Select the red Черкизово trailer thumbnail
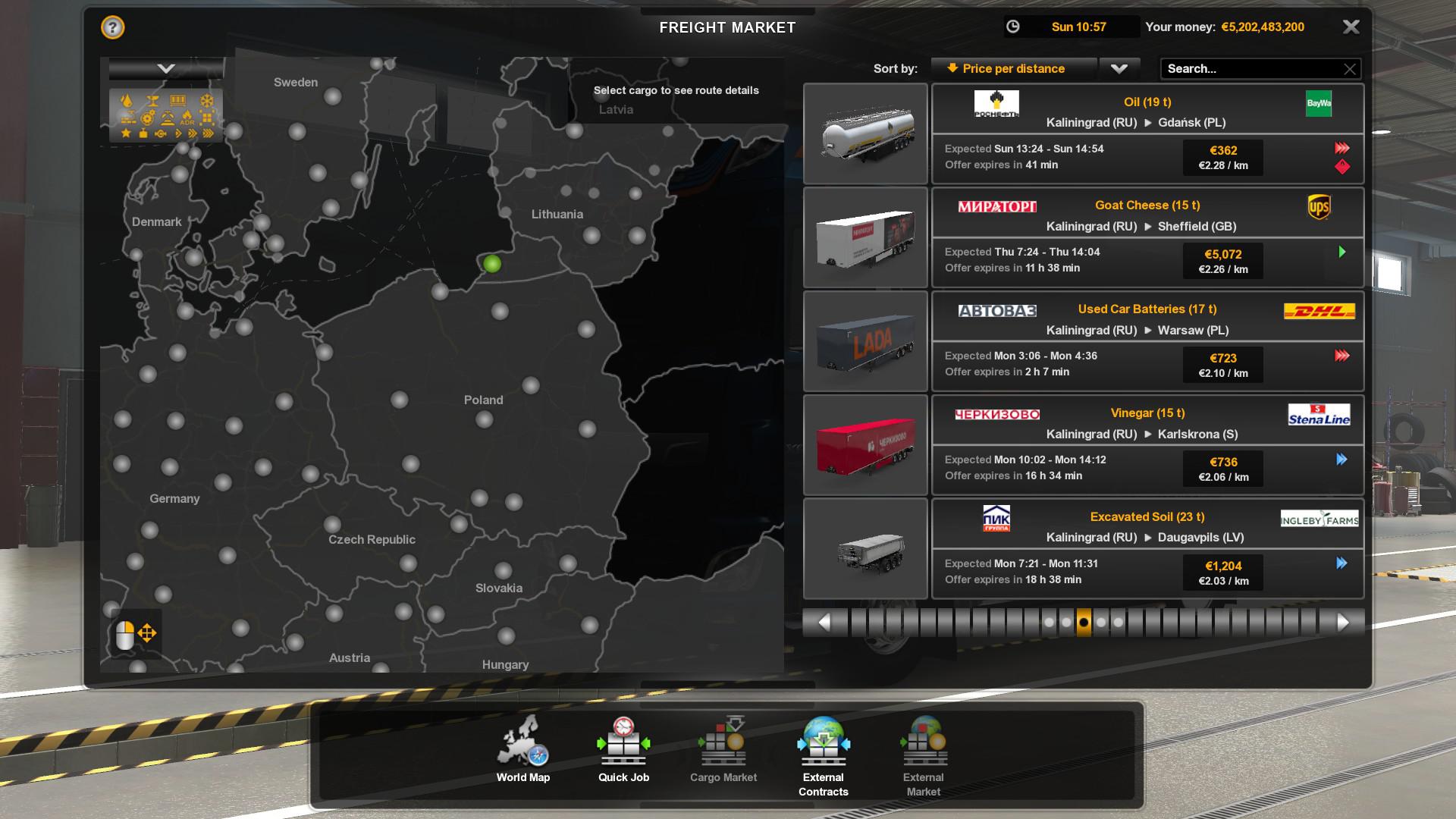The image size is (1456, 819). pos(865,445)
